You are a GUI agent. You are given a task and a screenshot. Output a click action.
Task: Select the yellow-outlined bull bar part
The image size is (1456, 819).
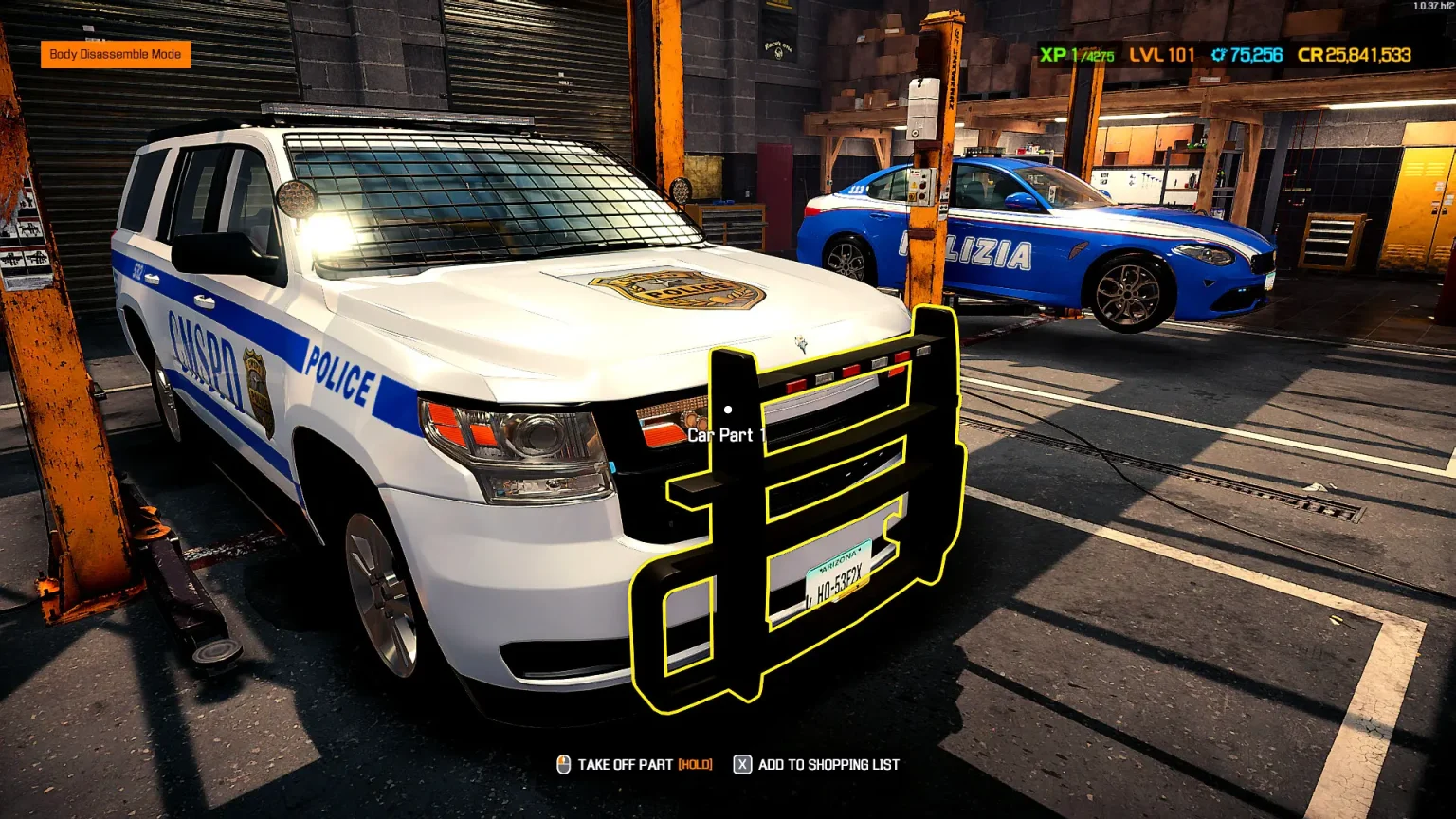[x=738, y=531]
